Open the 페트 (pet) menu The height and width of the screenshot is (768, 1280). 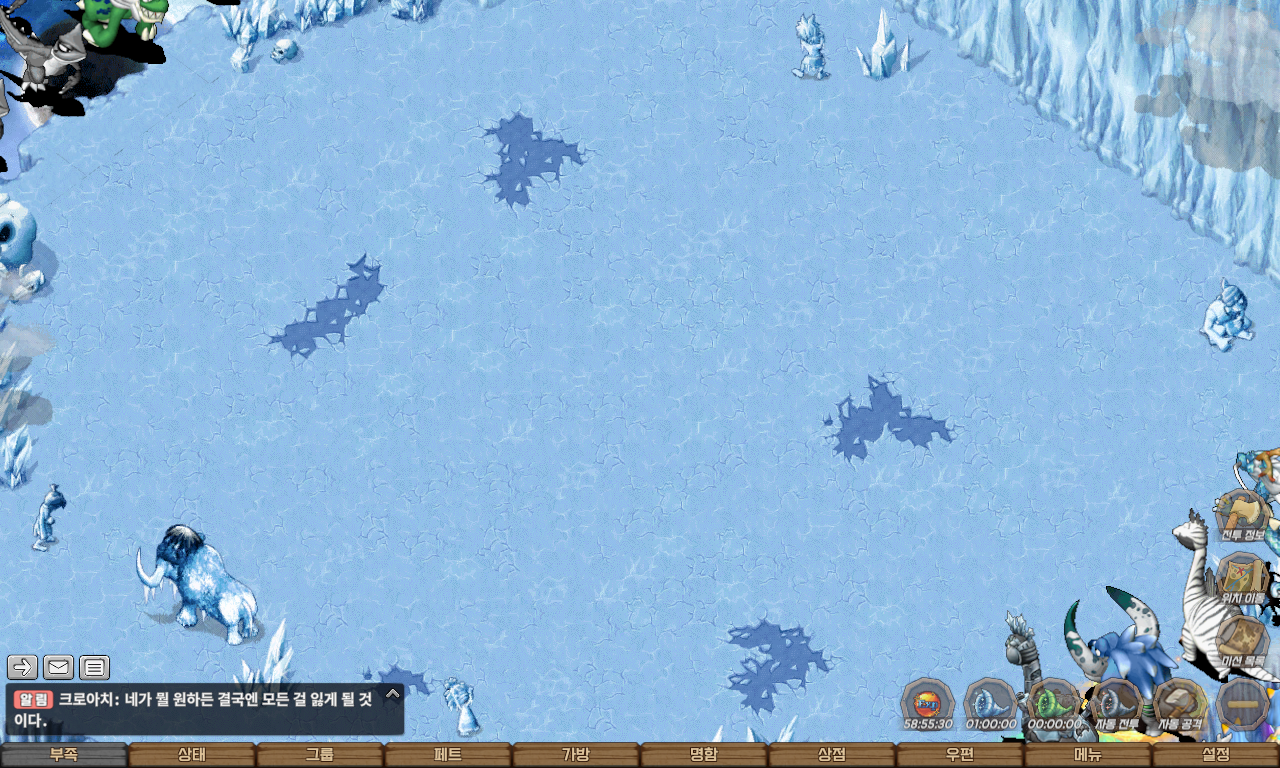point(448,755)
